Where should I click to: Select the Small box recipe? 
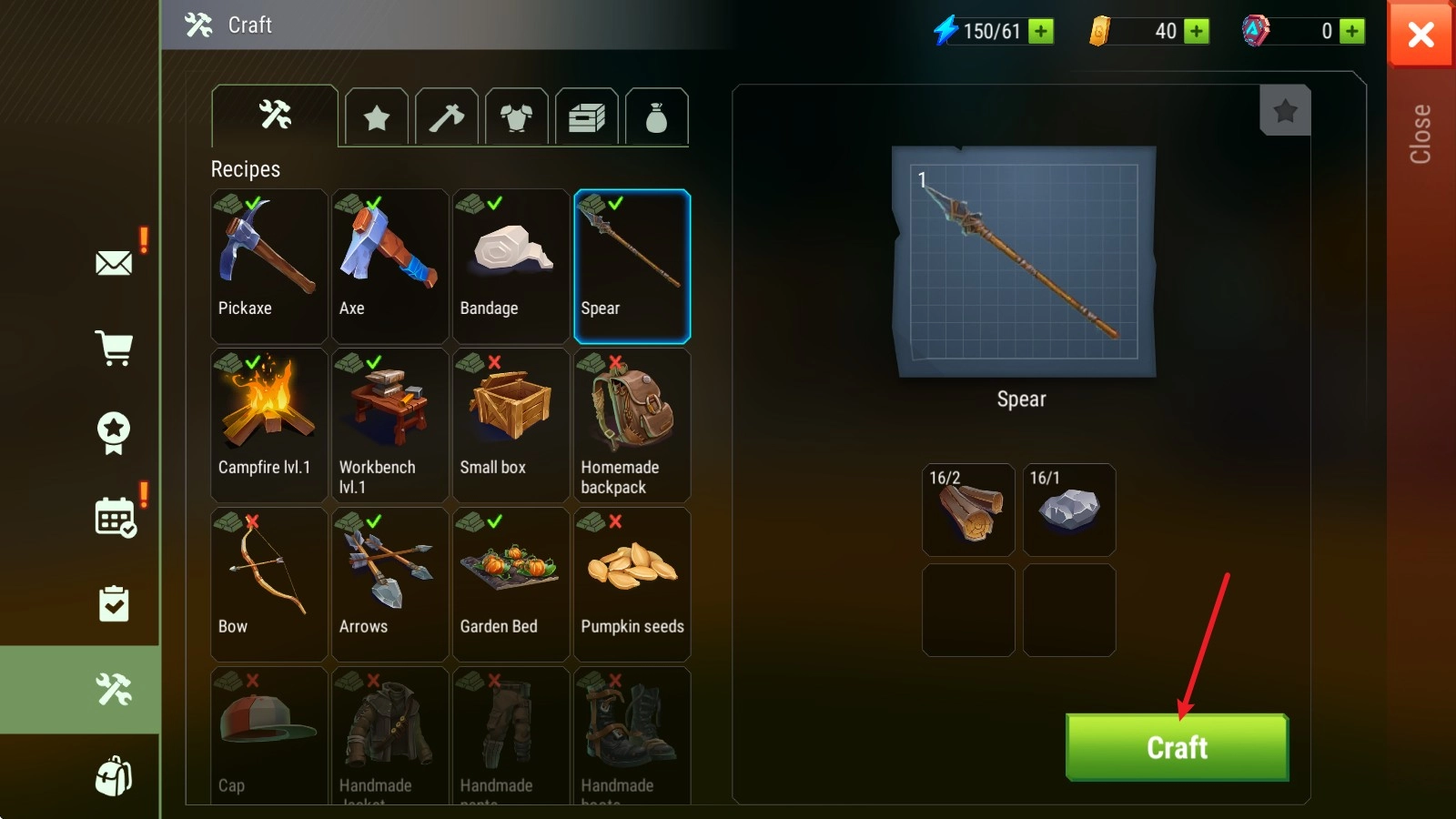click(x=511, y=425)
